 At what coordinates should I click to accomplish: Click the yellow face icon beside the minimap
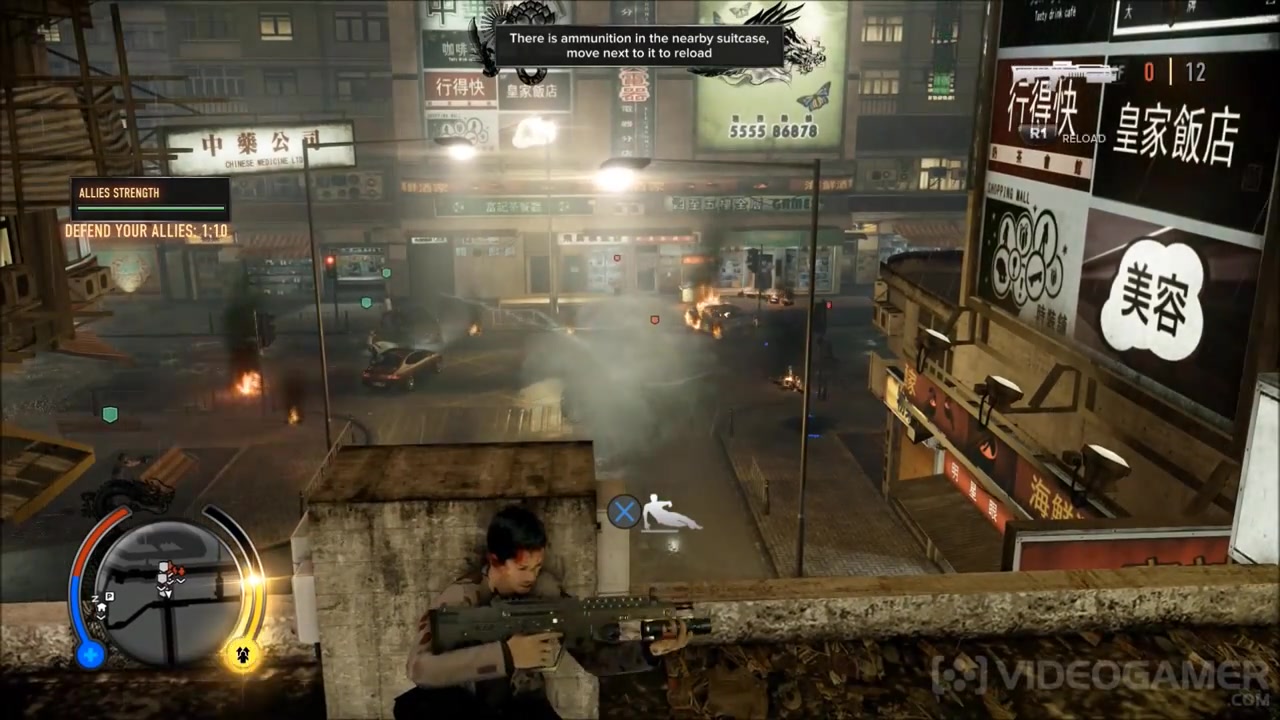[241, 655]
